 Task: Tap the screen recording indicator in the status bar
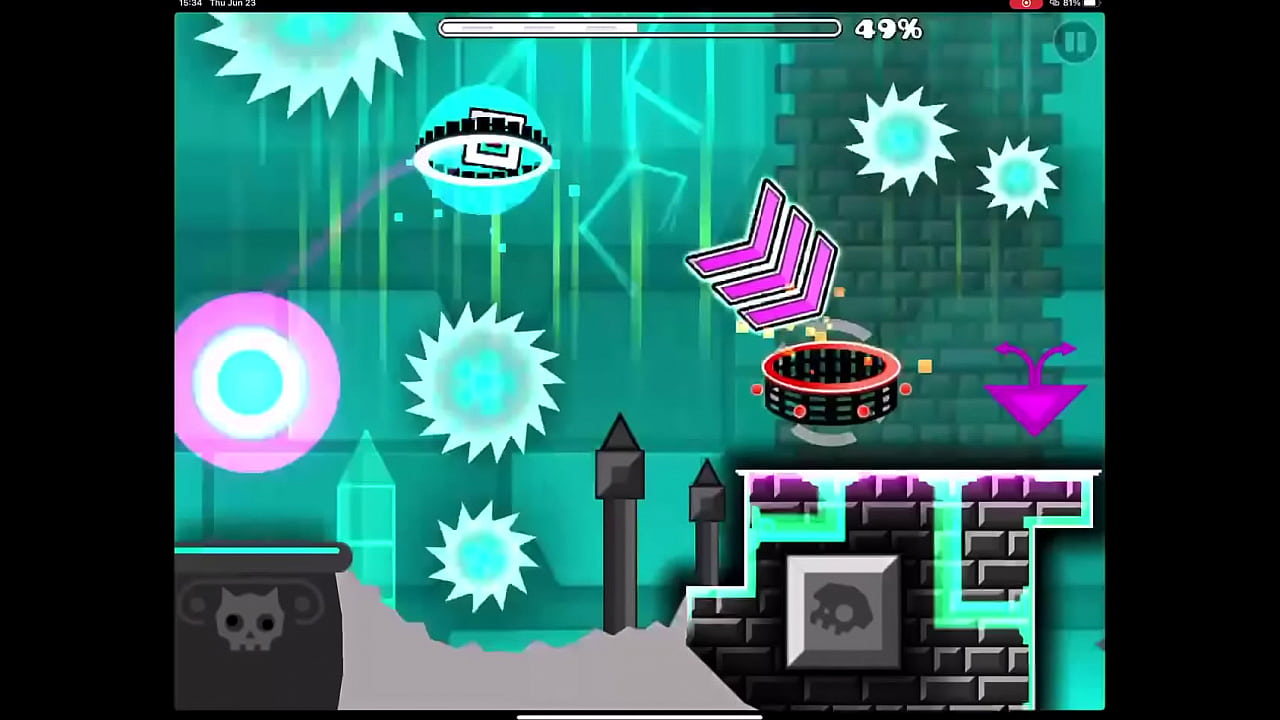click(x=1026, y=4)
